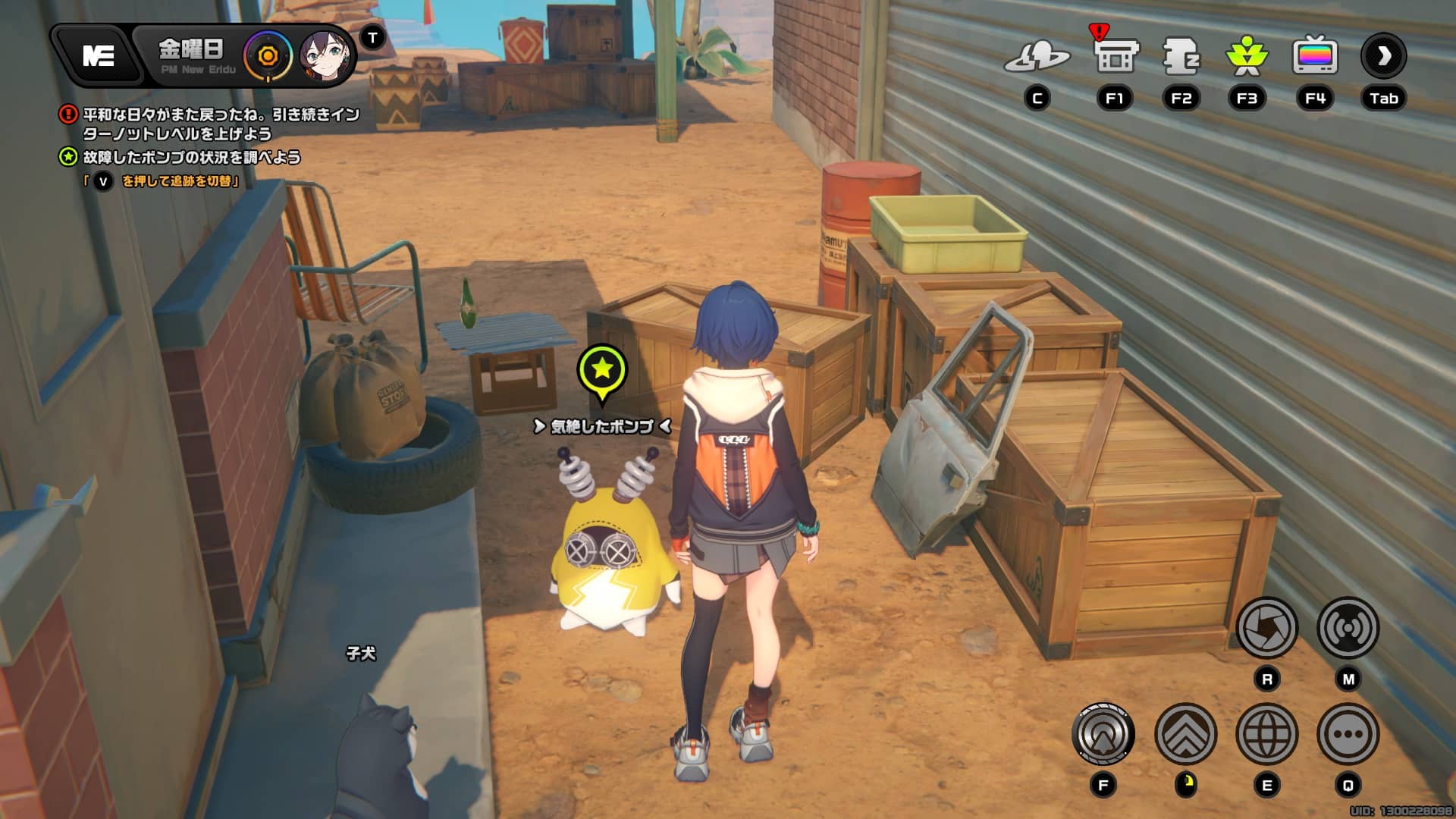This screenshot has height=819, width=1456.
Task: Open the rainbow TV icon
Action: [x=1314, y=56]
